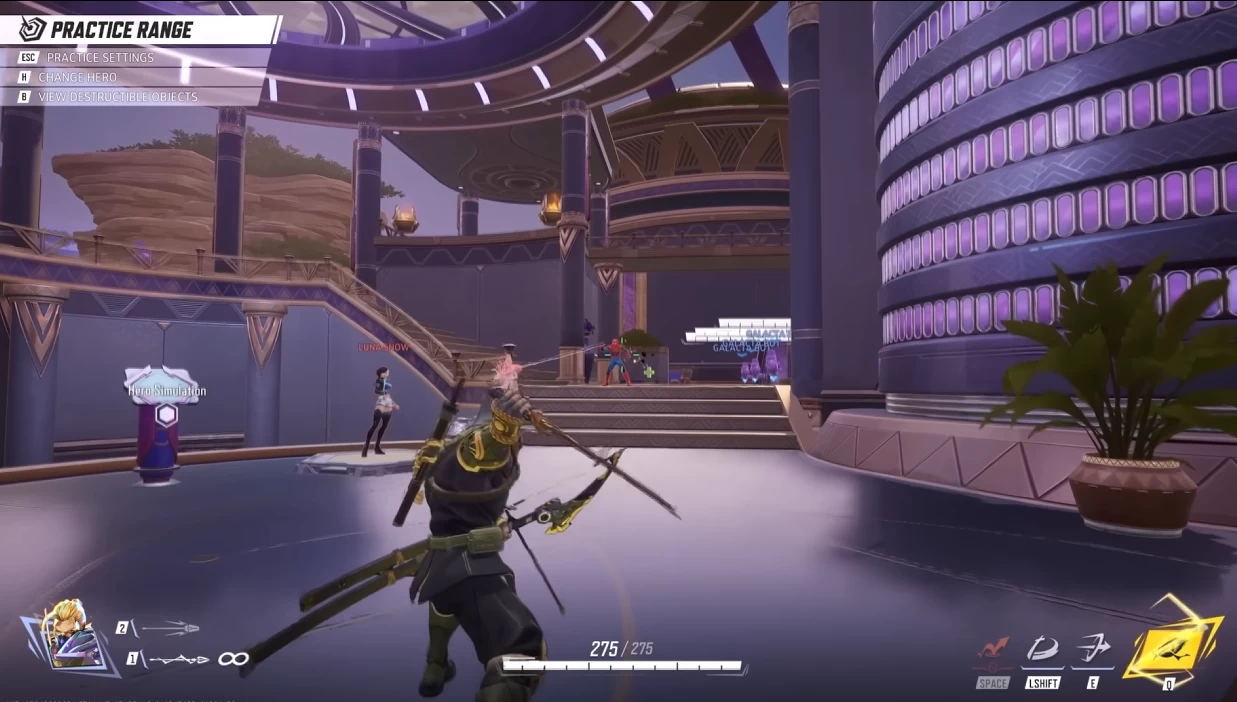Click the blonde hero portrait
This screenshot has height=702, width=1237.
coord(70,637)
